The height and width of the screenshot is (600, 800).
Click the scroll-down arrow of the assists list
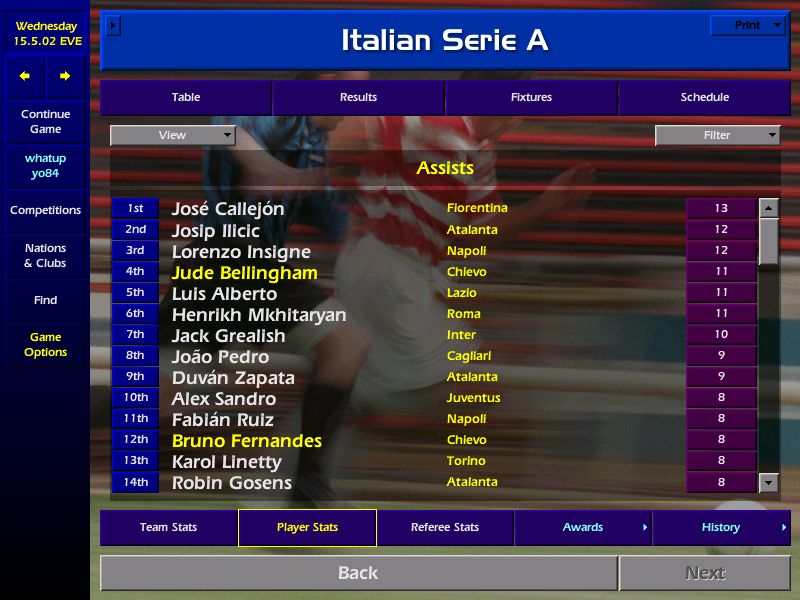pos(768,483)
